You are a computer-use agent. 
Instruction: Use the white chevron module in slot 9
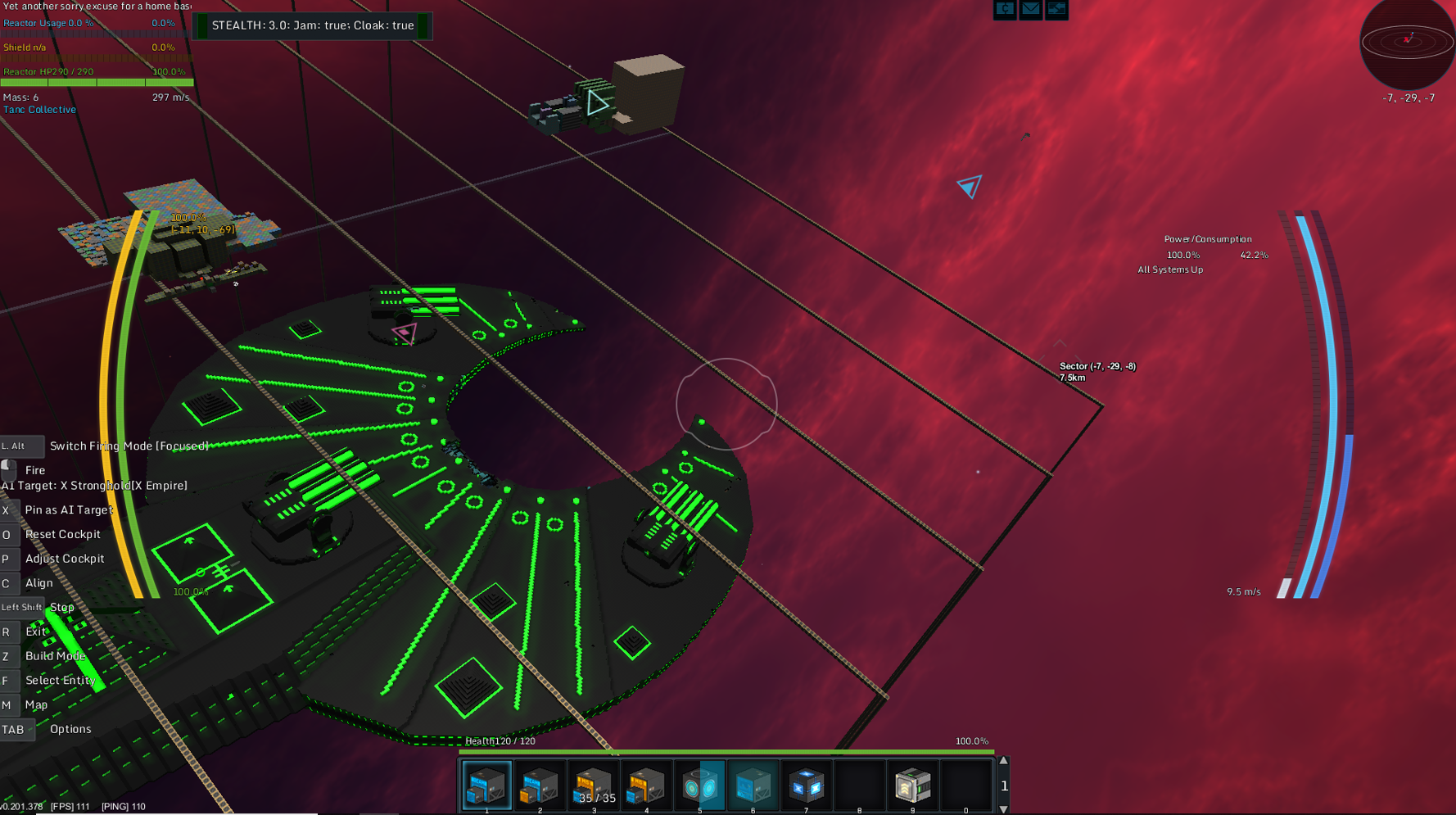click(912, 785)
